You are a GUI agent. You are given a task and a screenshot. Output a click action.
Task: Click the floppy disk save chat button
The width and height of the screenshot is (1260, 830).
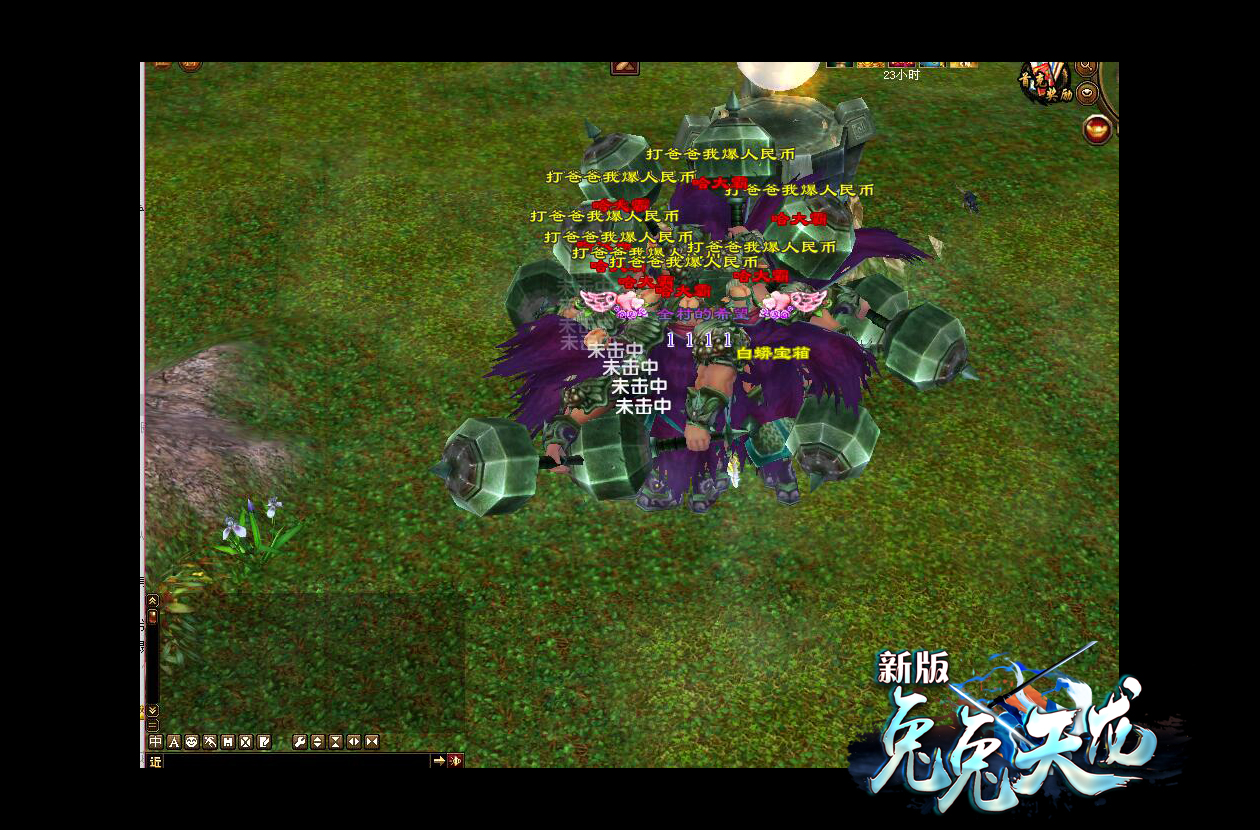click(x=228, y=742)
